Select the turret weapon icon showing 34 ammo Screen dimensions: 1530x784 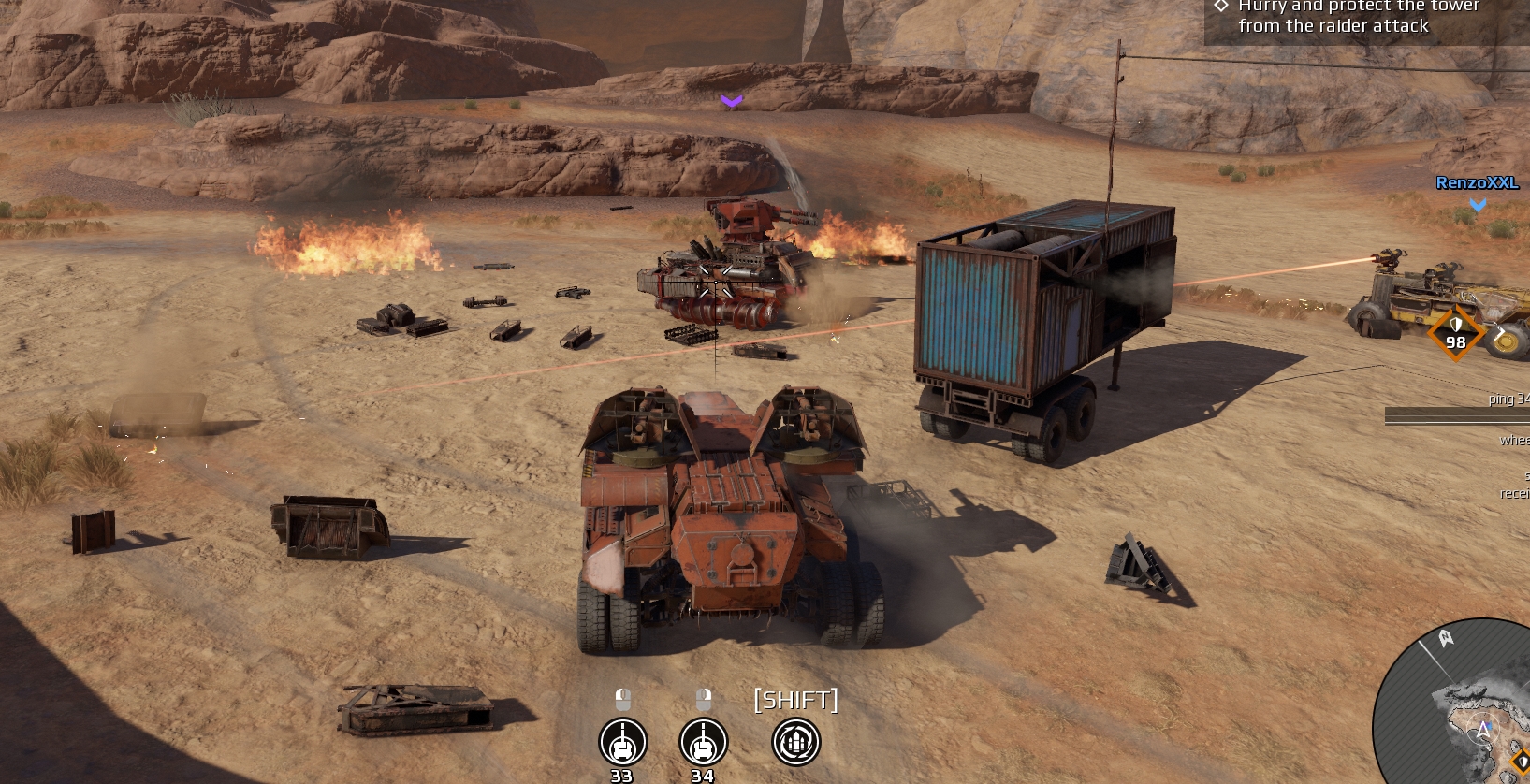(703, 742)
